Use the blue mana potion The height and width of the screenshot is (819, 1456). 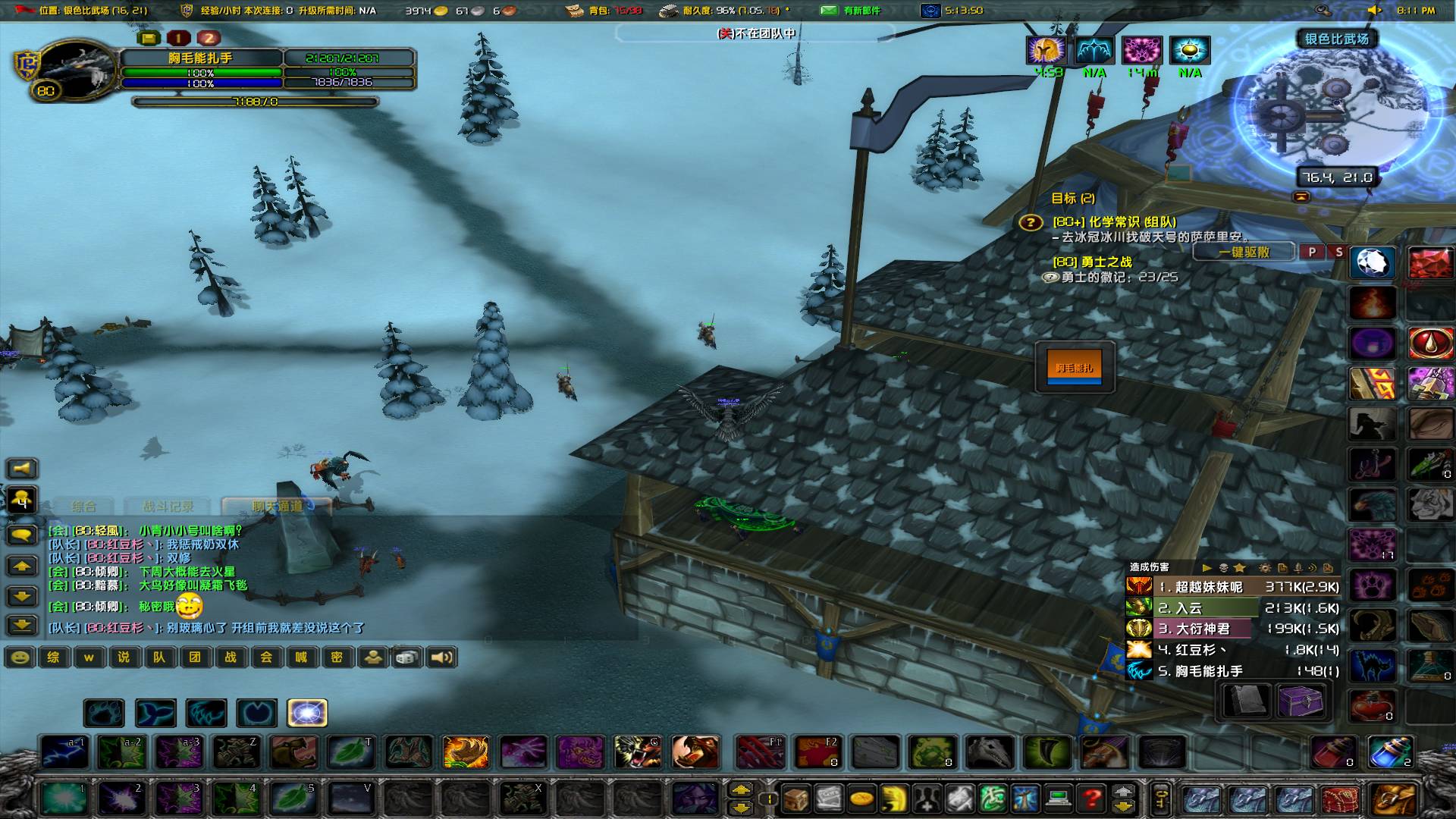point(1391,752)
